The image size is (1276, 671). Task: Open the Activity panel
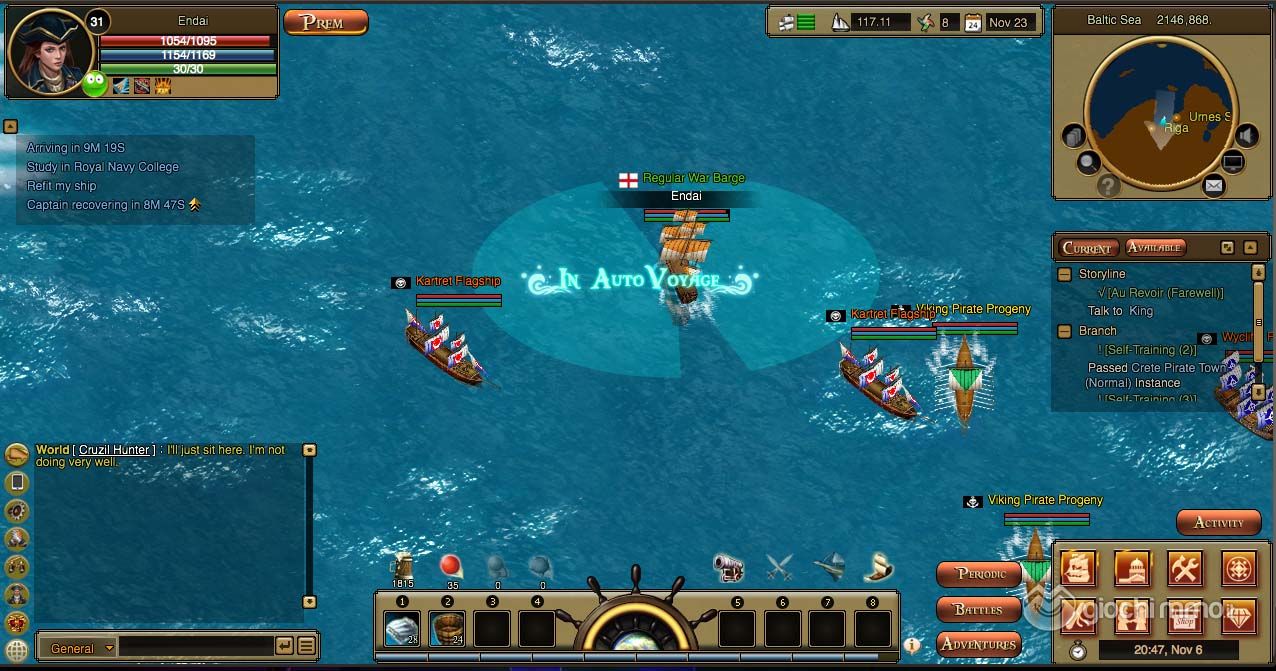(1217, 522)
